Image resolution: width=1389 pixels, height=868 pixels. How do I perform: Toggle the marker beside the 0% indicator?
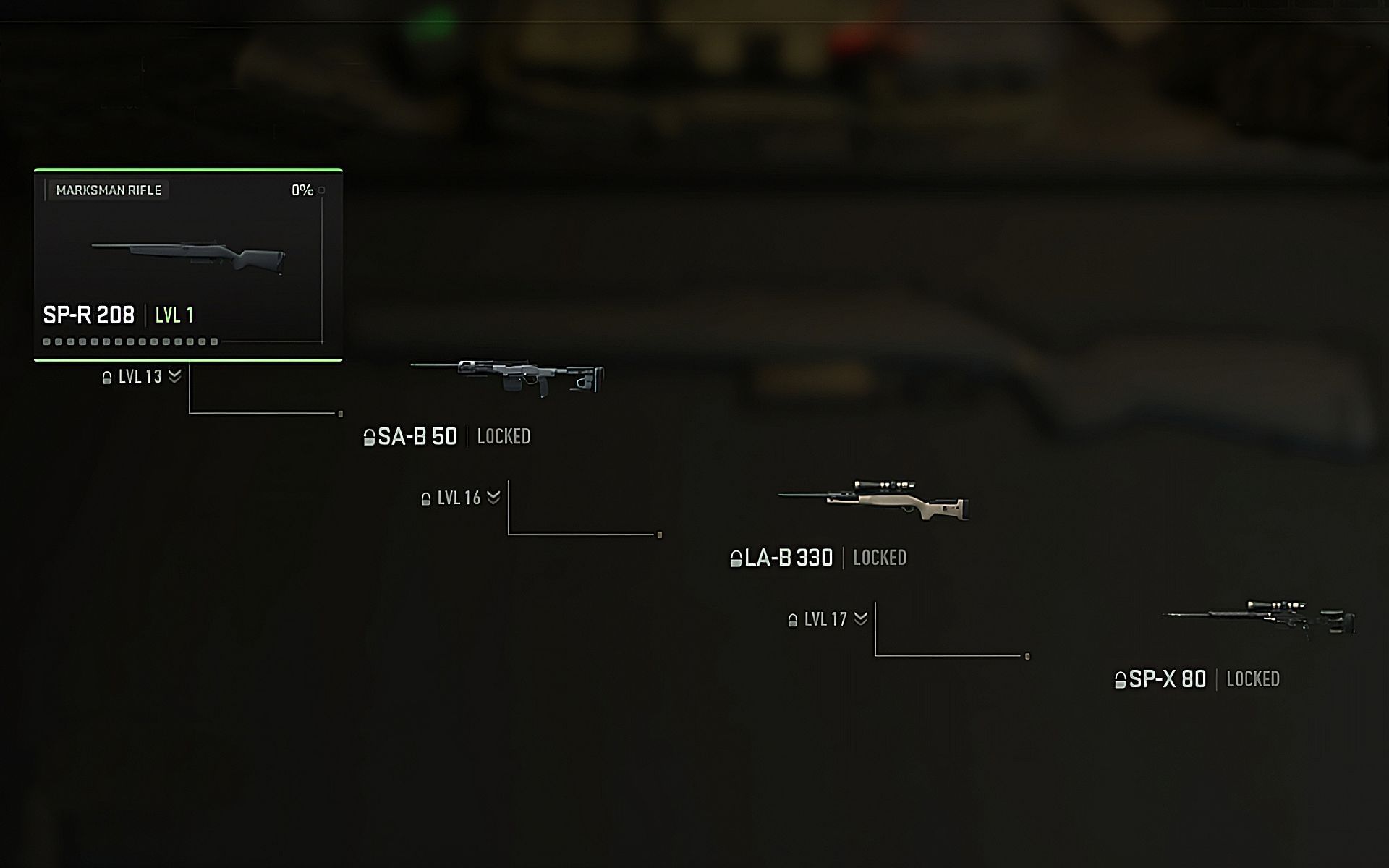(321, 189)
